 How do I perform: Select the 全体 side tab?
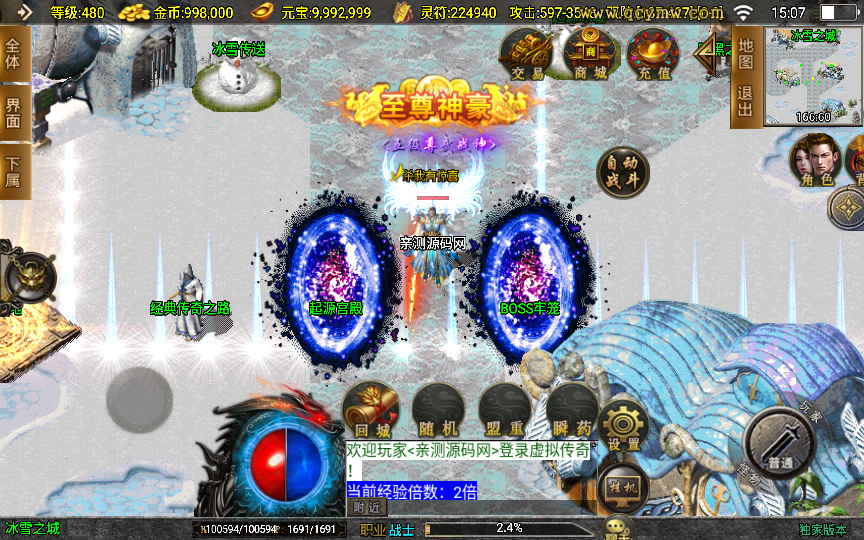(x=14, y=54)
